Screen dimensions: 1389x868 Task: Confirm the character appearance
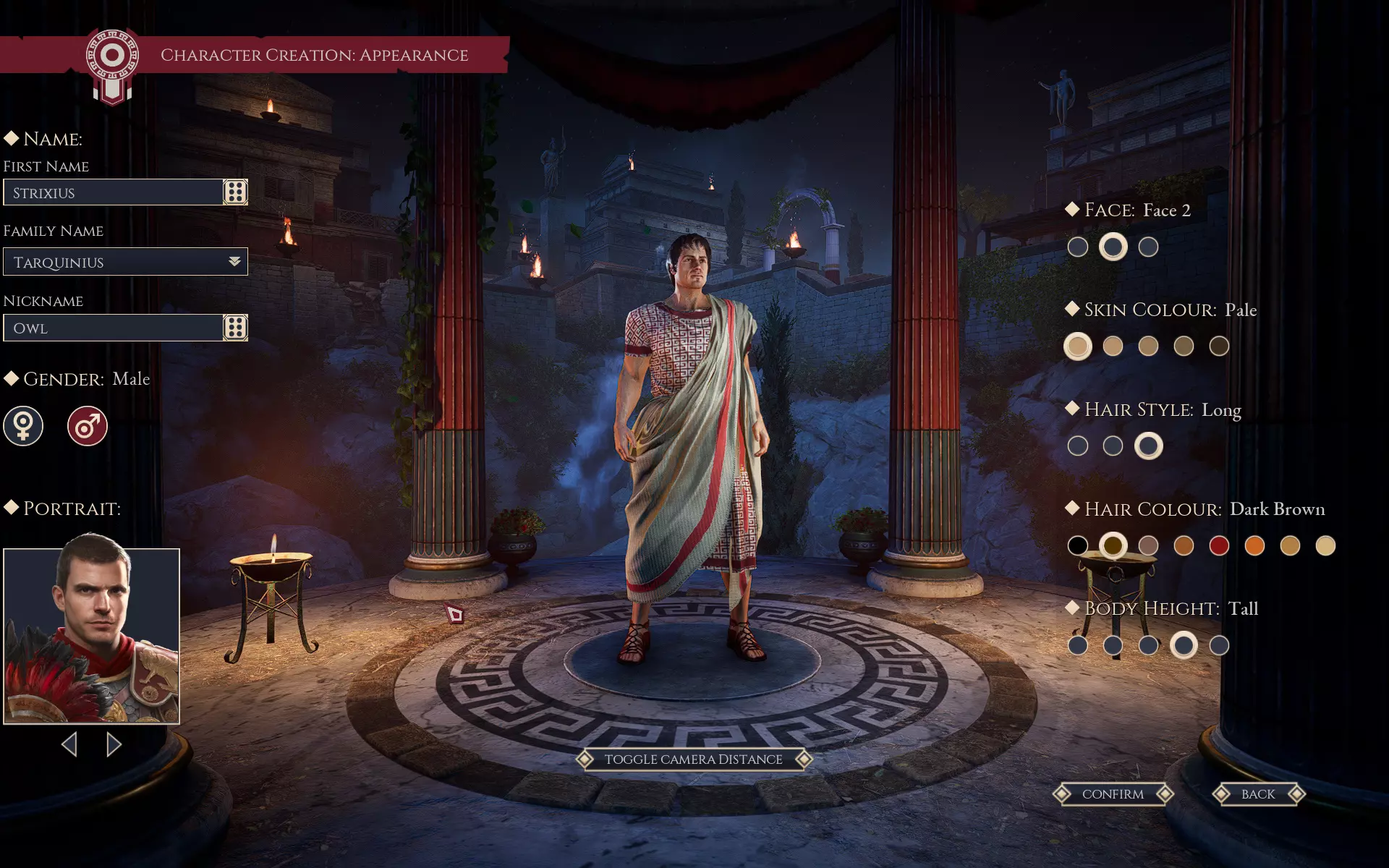pyautogui.click(x=1113, y=794)
